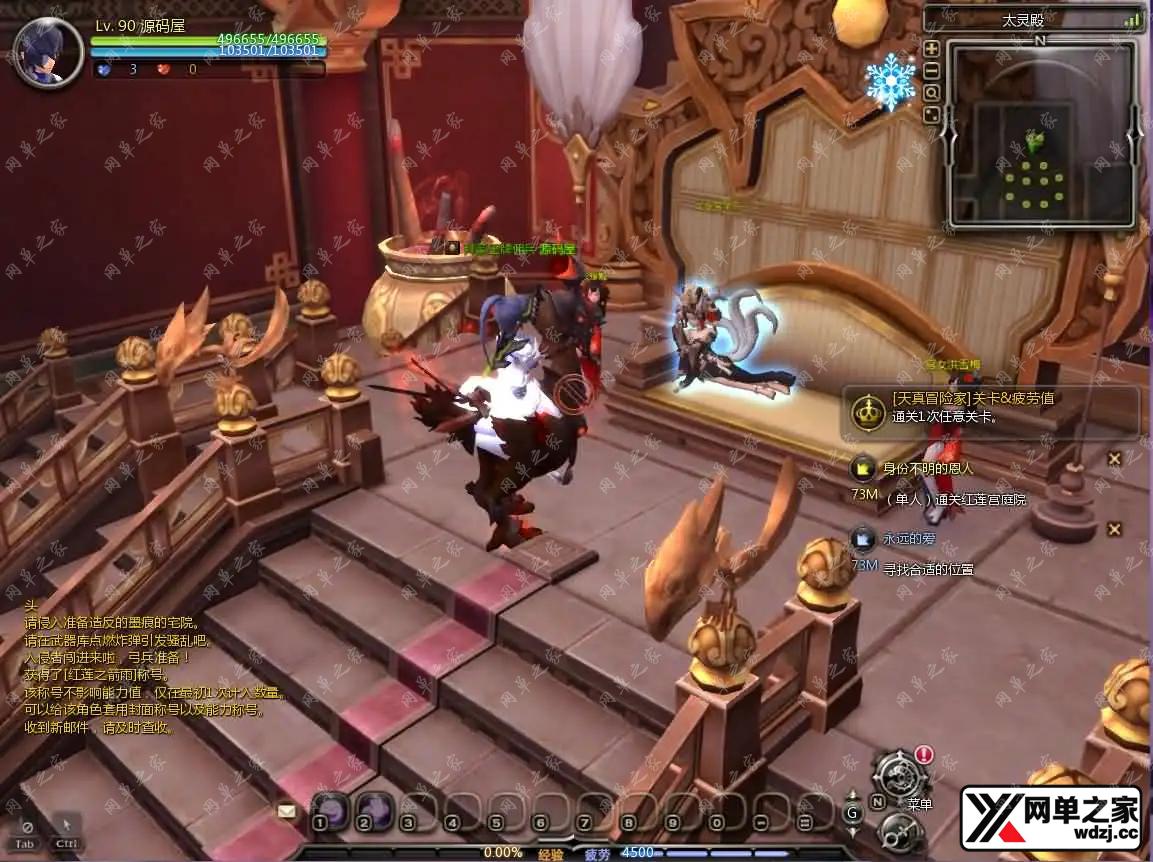Toggle the dotted minimap option button
This screenshot has width=1153, height=862.
(931, 114)
